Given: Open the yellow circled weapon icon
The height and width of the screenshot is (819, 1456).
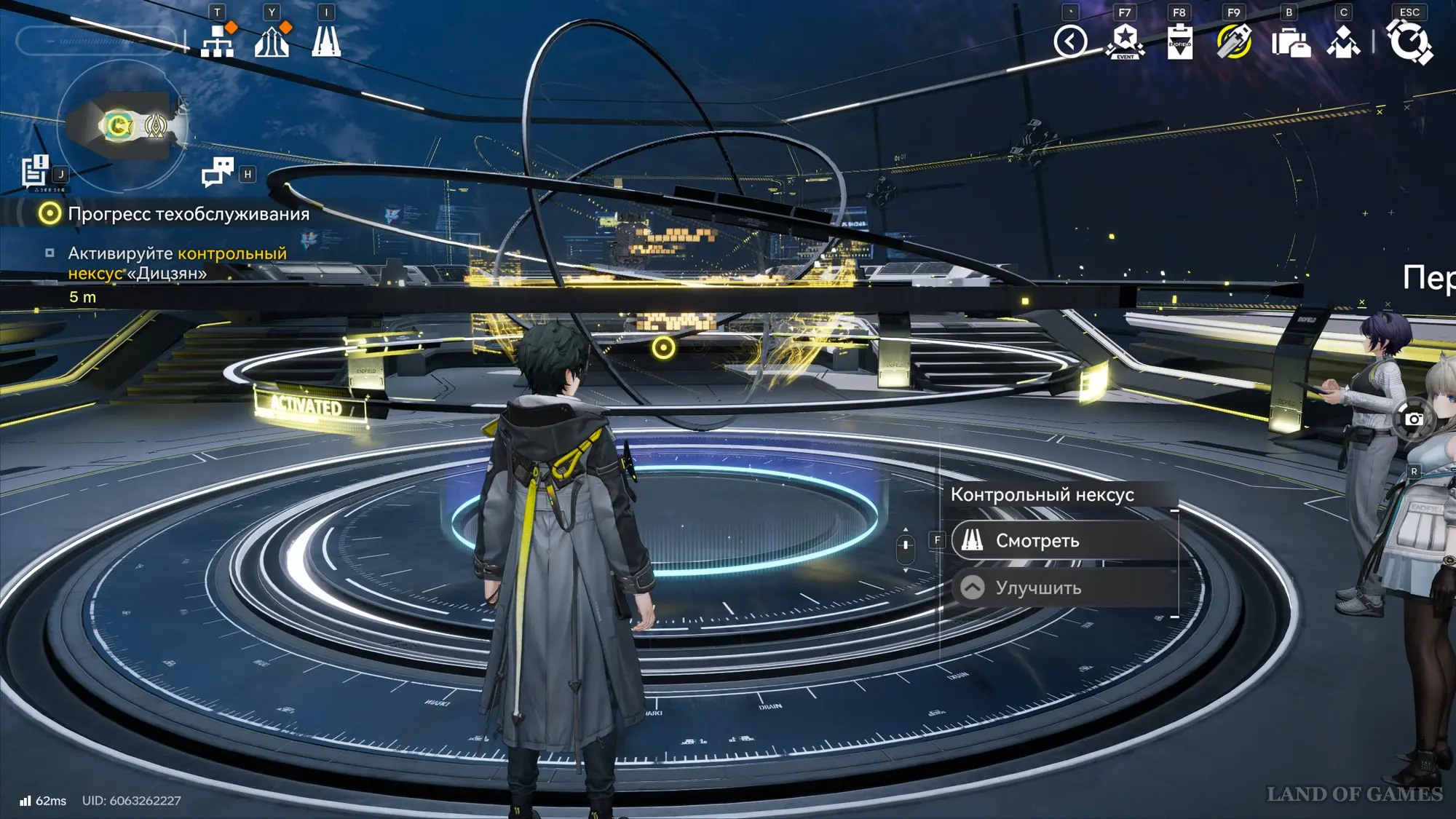Looking at the screenshot, I should pyautogui.click(x=1234, y=41).
